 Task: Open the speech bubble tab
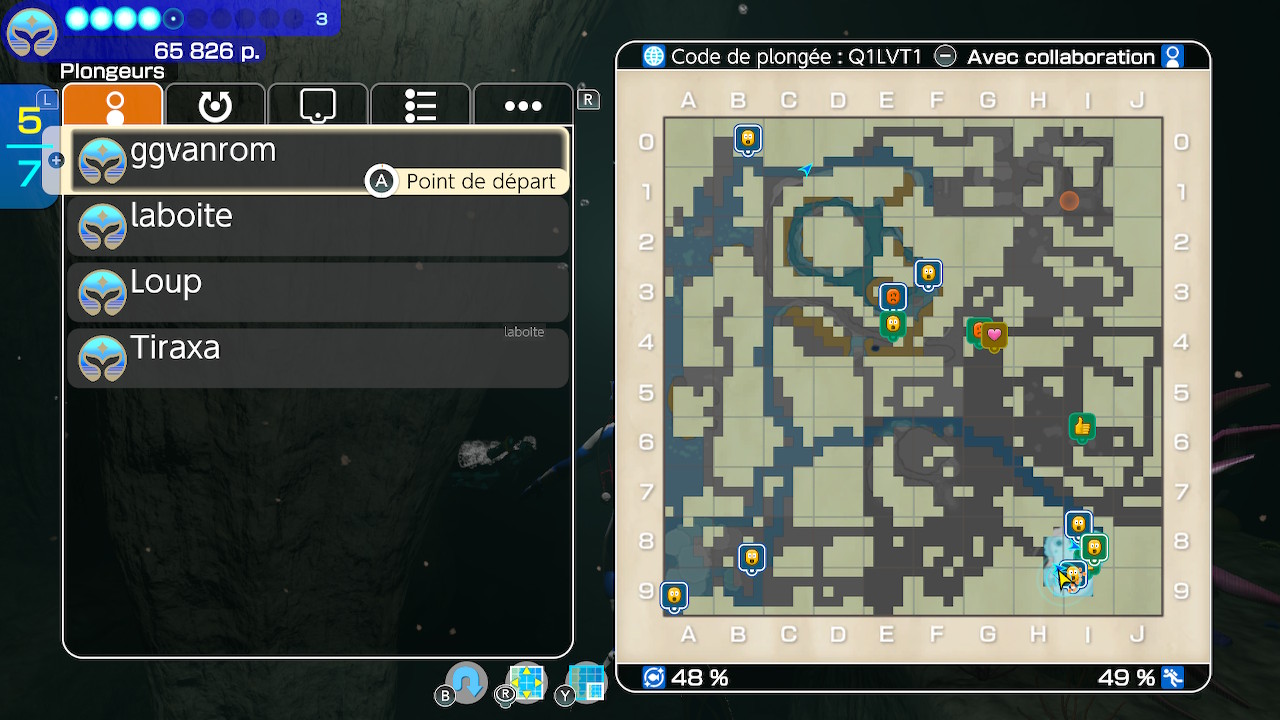(317, 105)
